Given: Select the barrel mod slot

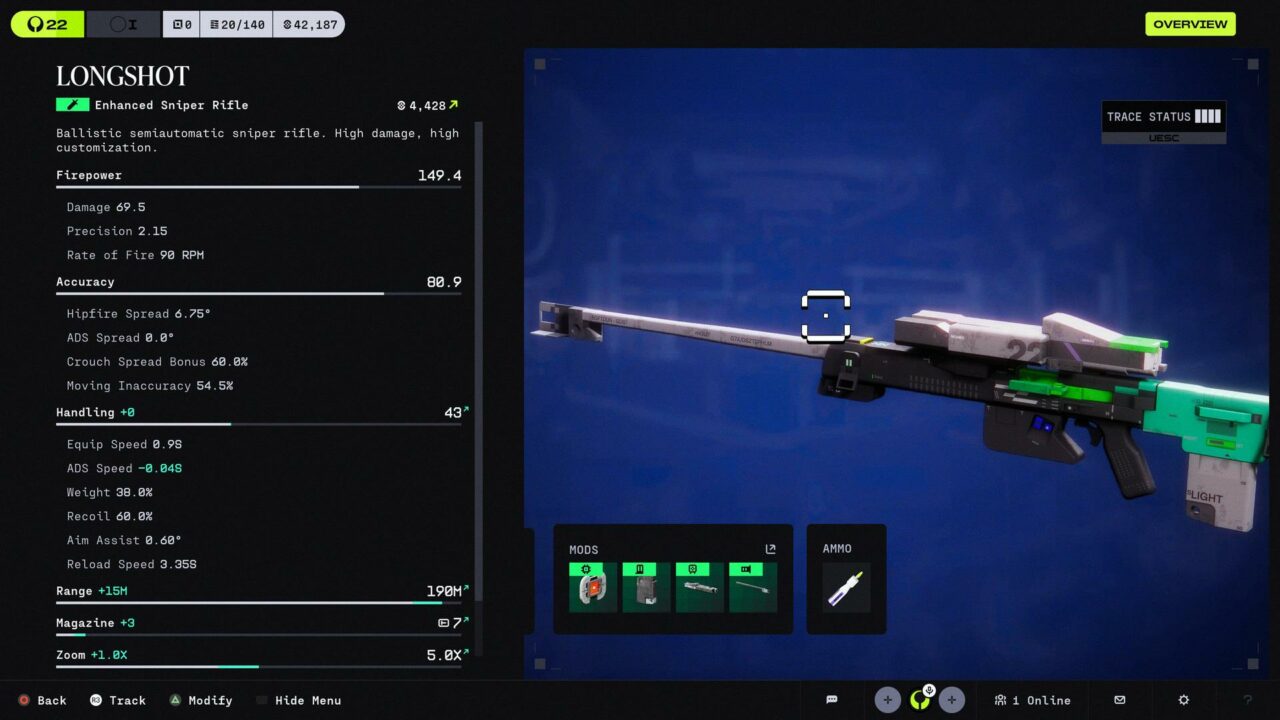Looking at the screenshot, I should click(x=753, y=587).
